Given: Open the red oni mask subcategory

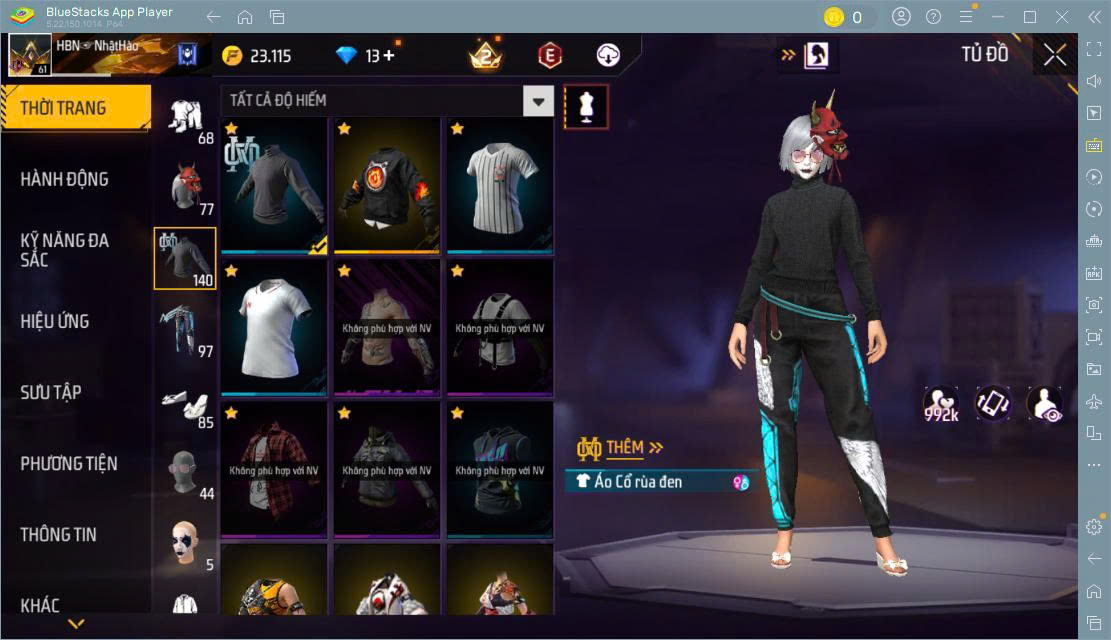Looking at the screenshot, I should tap(185, 187).
